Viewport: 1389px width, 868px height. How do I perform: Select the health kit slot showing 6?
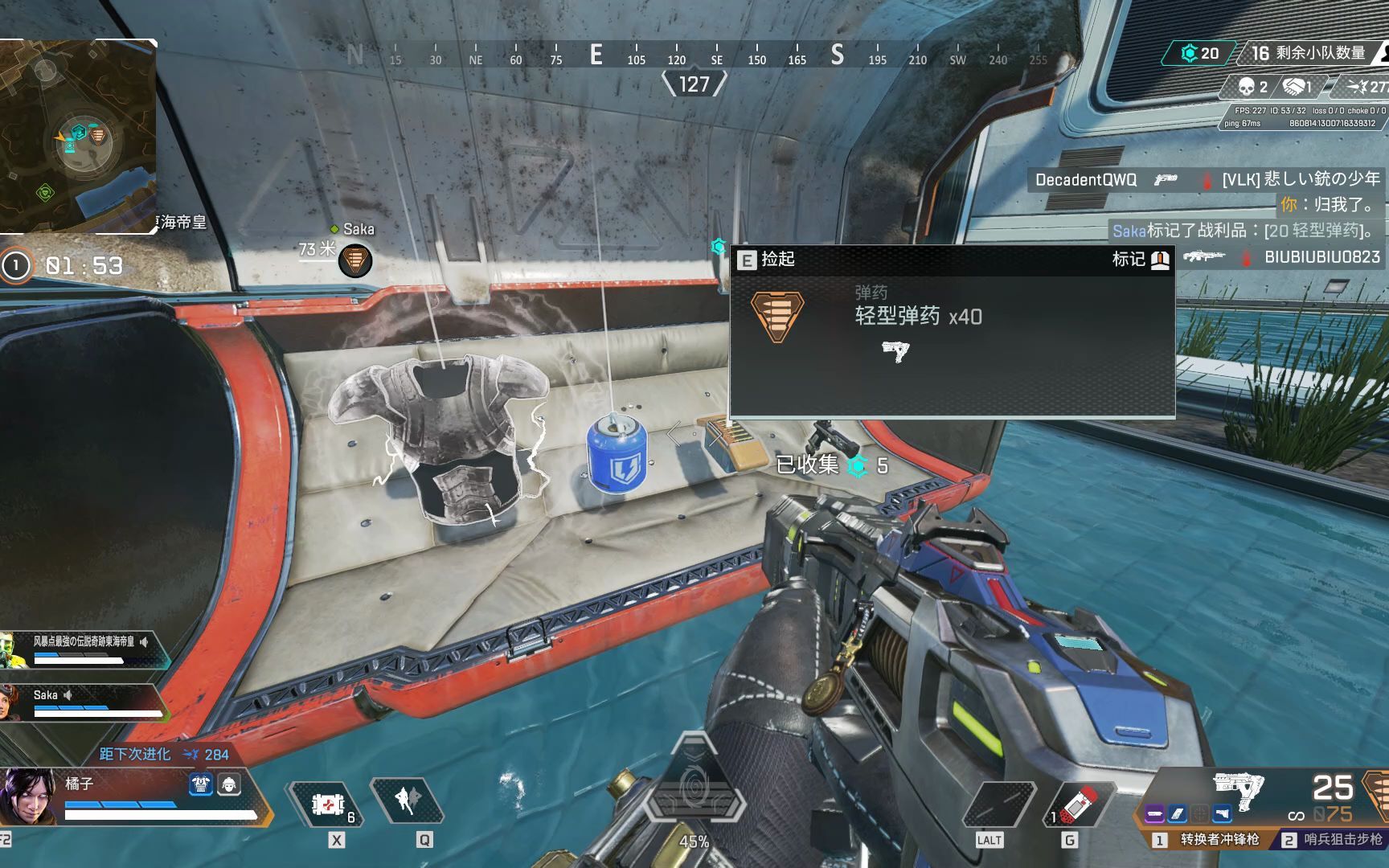click(327, 804)
